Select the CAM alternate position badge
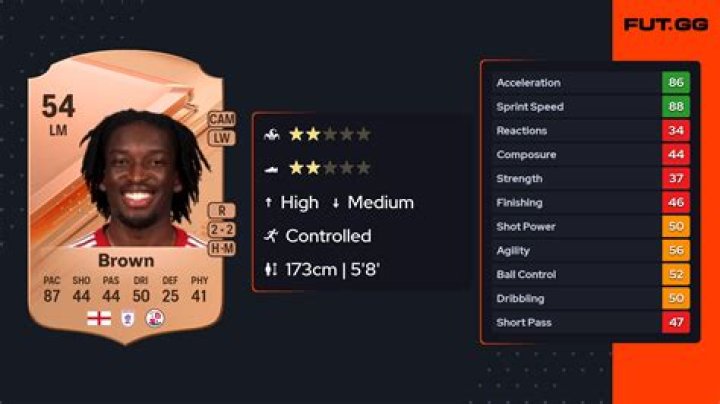The image size is (720, 404). pyautogui.click(x=222, y=119)
